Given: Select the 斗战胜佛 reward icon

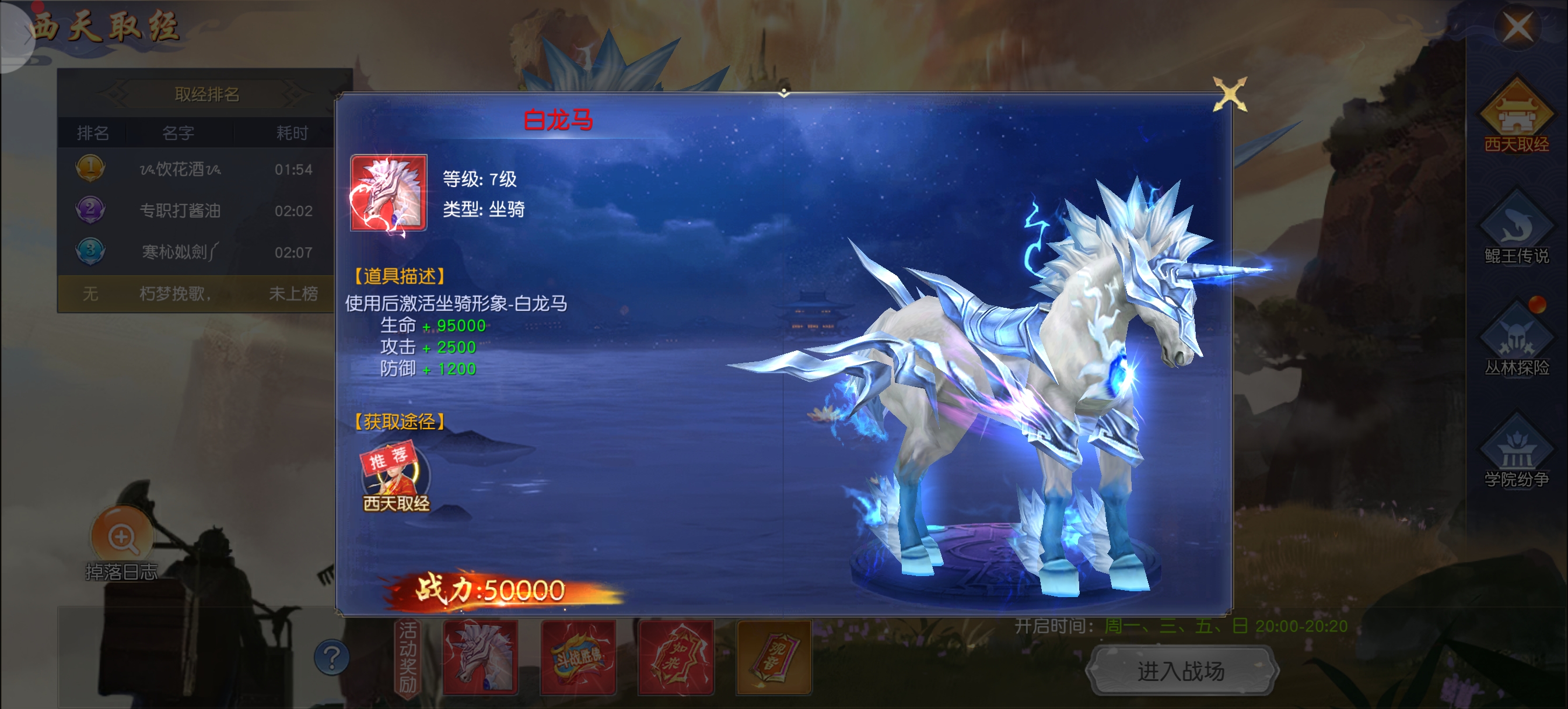Looking at the screenshot, I should tap(578, 657).
